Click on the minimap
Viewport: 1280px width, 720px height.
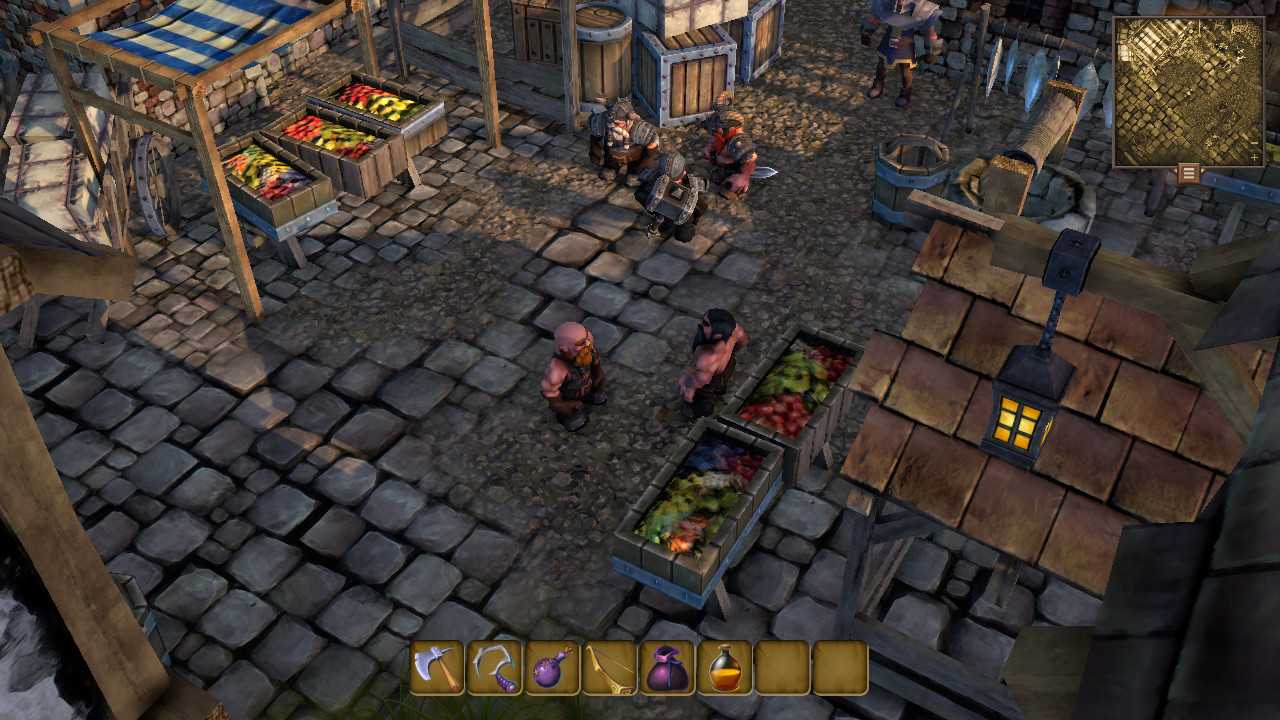point(1188,91)
